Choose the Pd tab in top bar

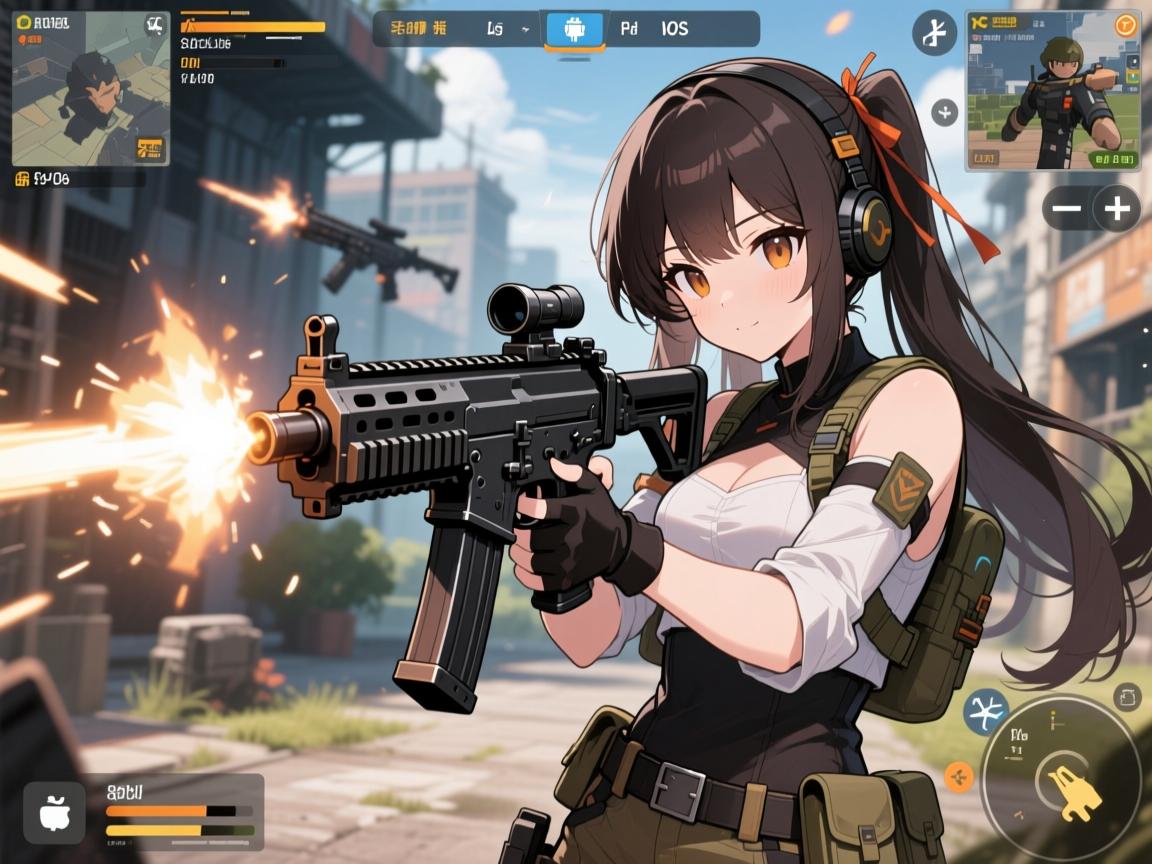(629, 29)
